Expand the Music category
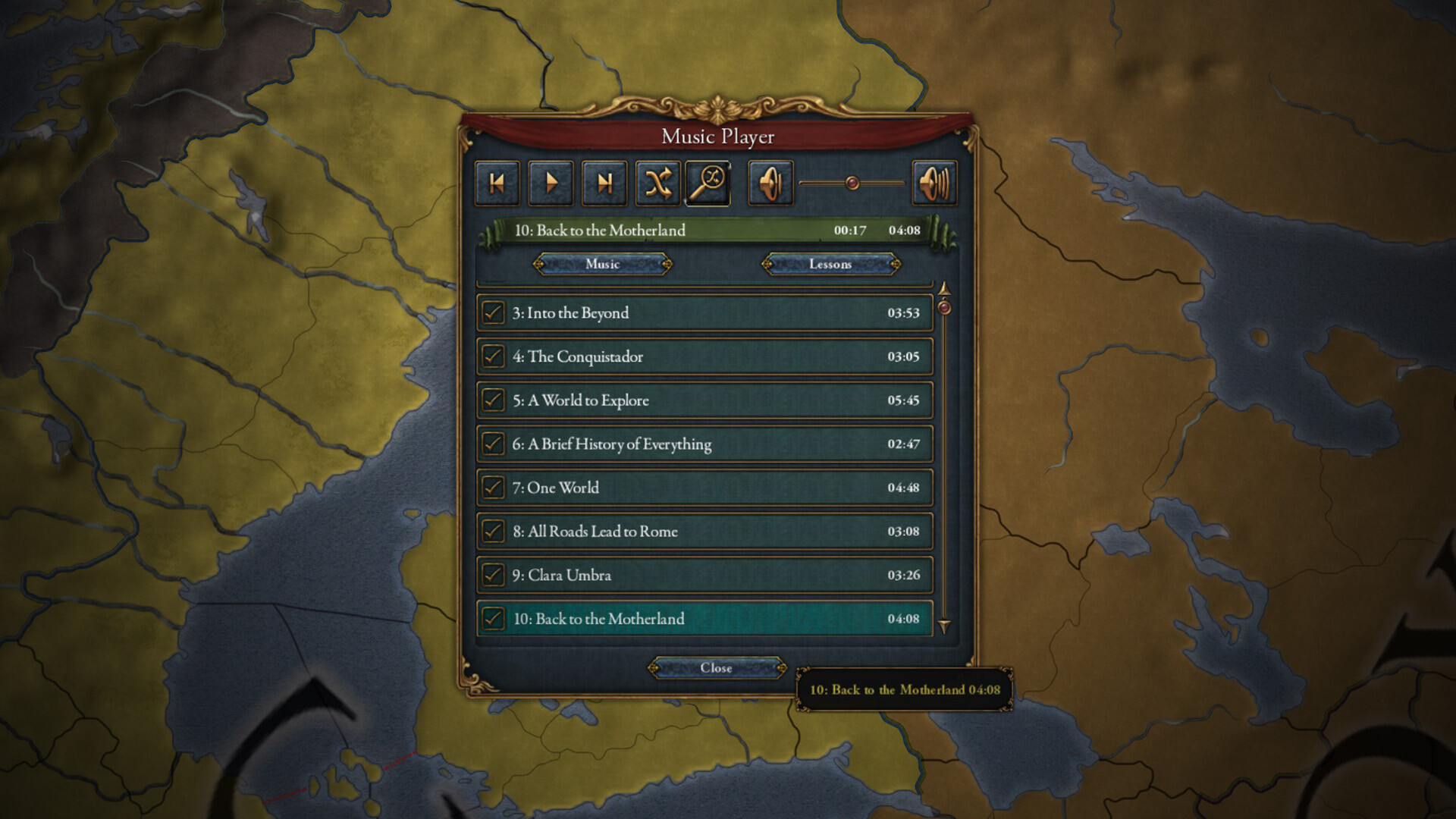Screen dimensions: 1456x819 coord(603,264)
